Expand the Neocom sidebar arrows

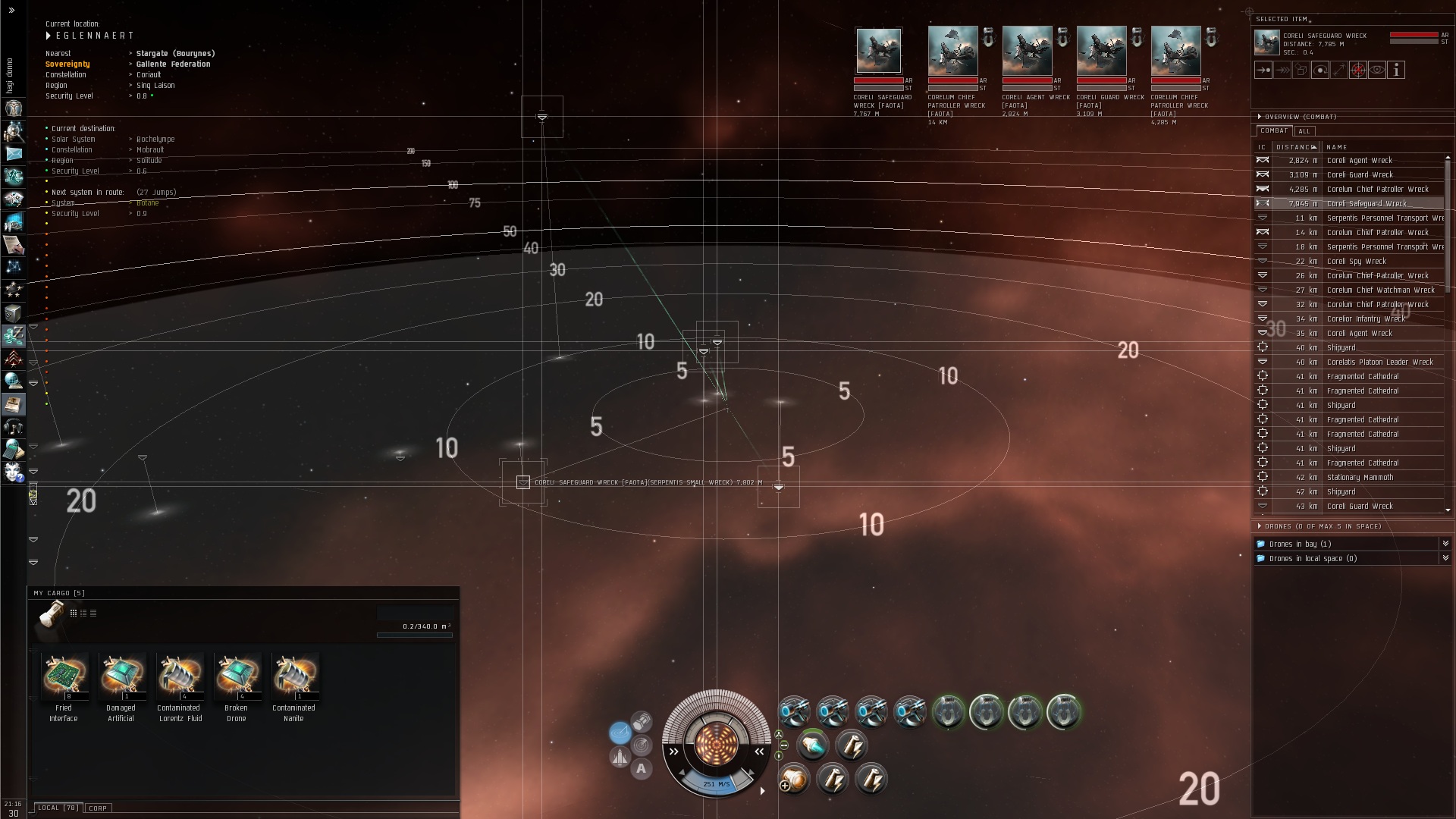coord(11,11)
